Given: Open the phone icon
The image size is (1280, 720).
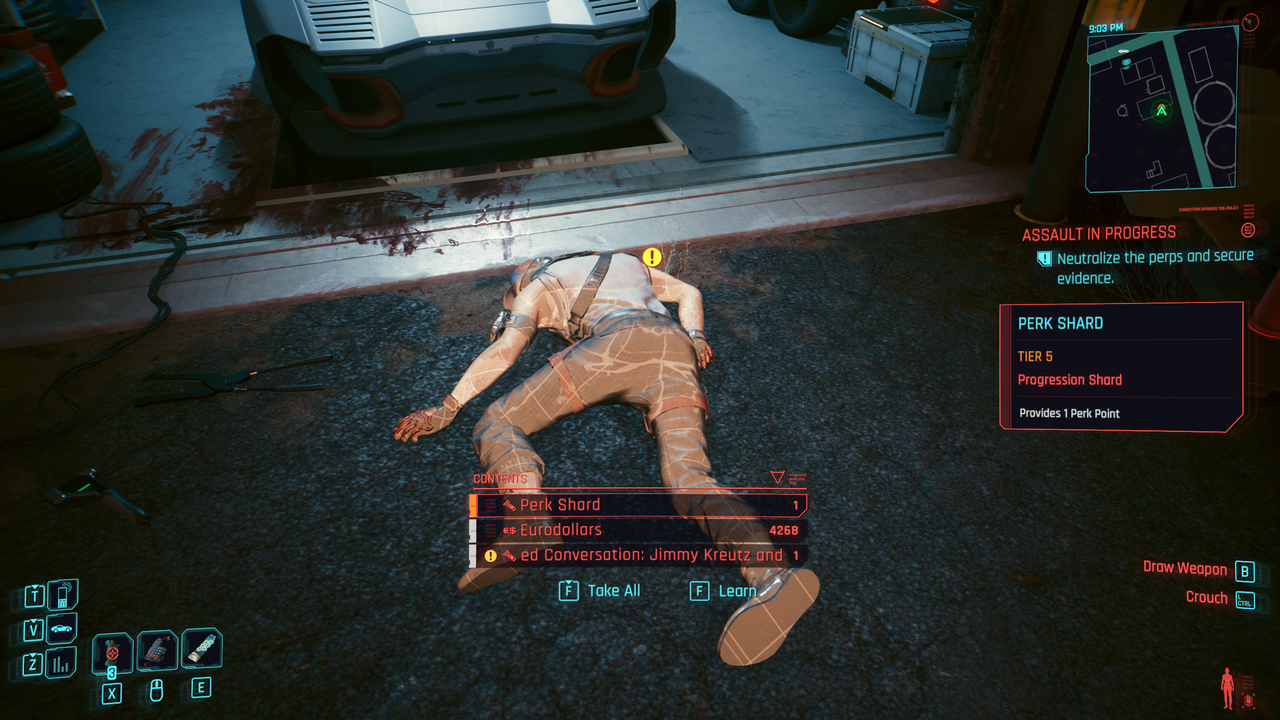Looking at the screenshot, I should pyautogui.click(x=62, y=595).
